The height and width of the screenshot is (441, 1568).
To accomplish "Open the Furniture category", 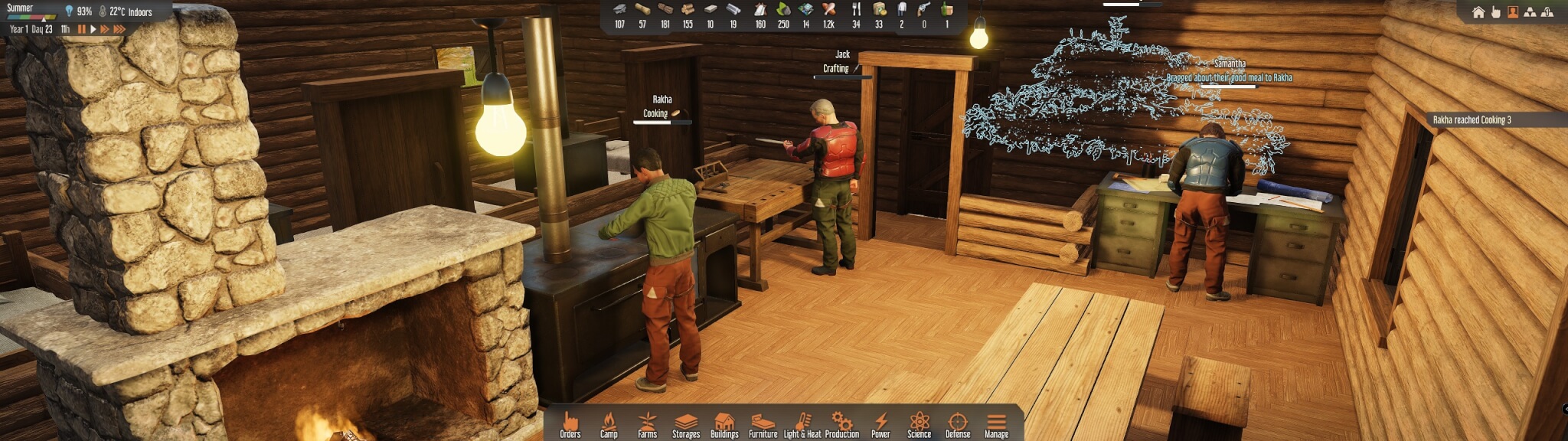I will point(763,423).
